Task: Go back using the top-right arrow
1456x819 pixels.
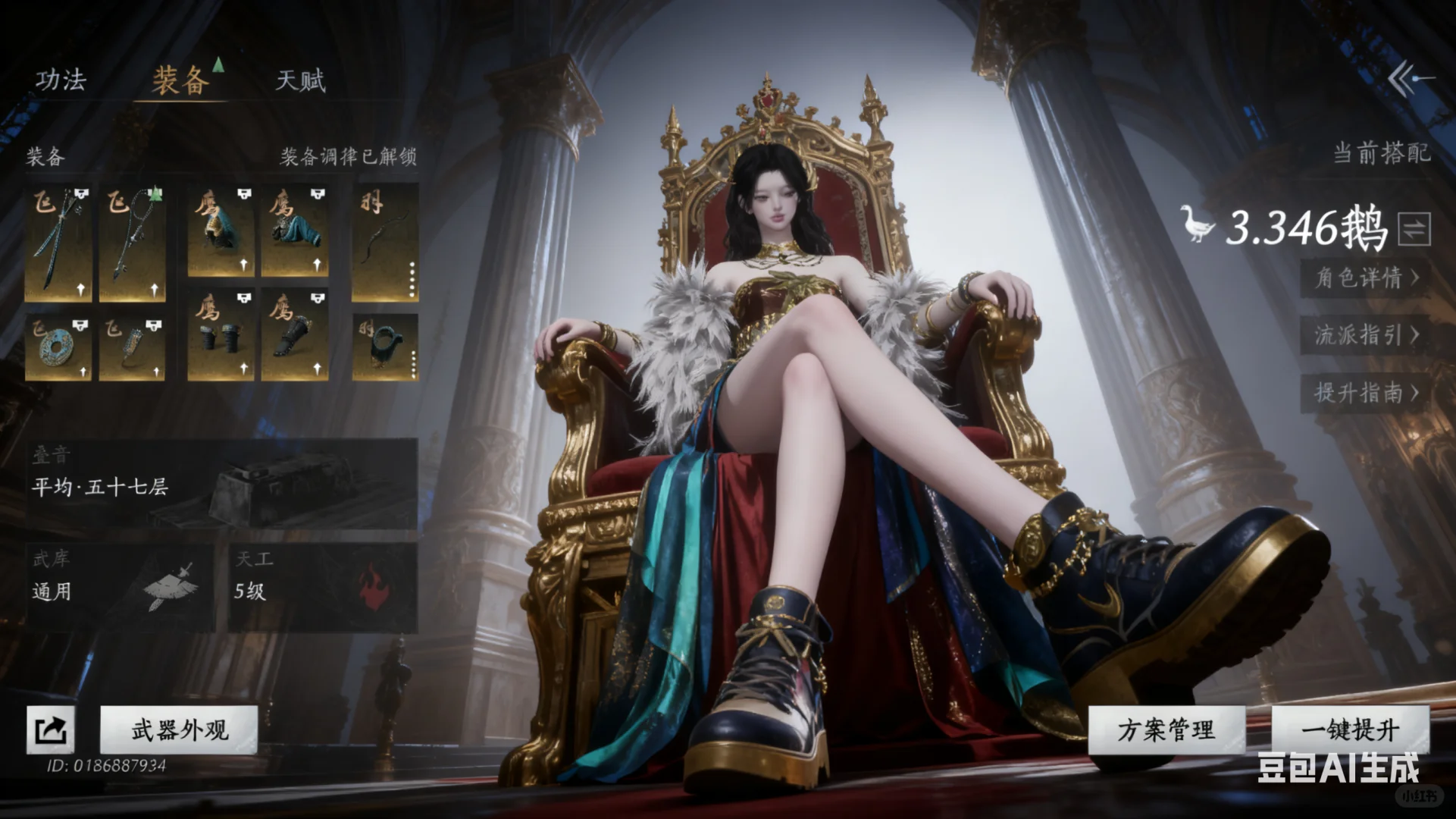Action: point(1411,79)
